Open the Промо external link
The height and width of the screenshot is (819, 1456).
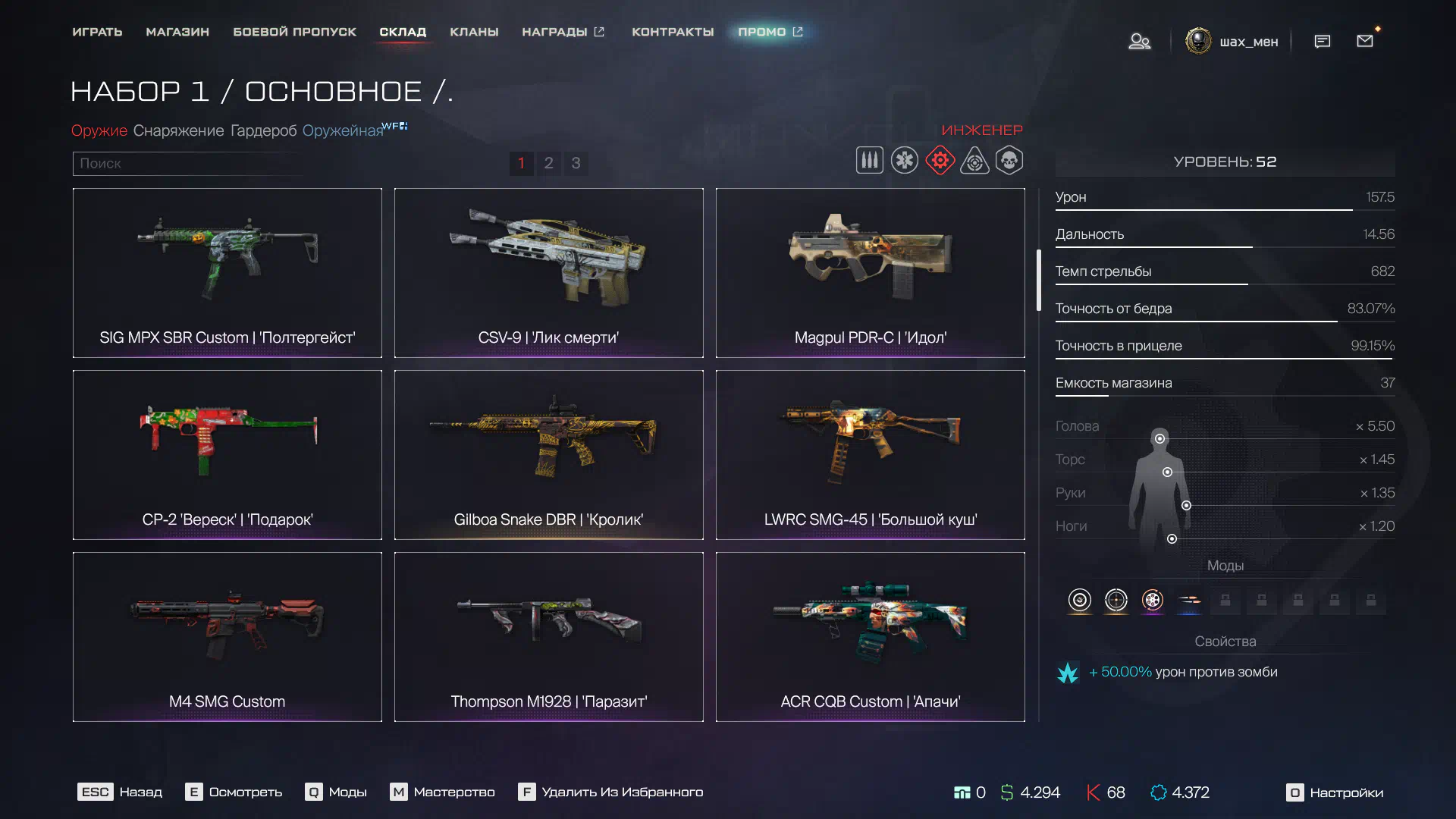[x=770, y=32]
